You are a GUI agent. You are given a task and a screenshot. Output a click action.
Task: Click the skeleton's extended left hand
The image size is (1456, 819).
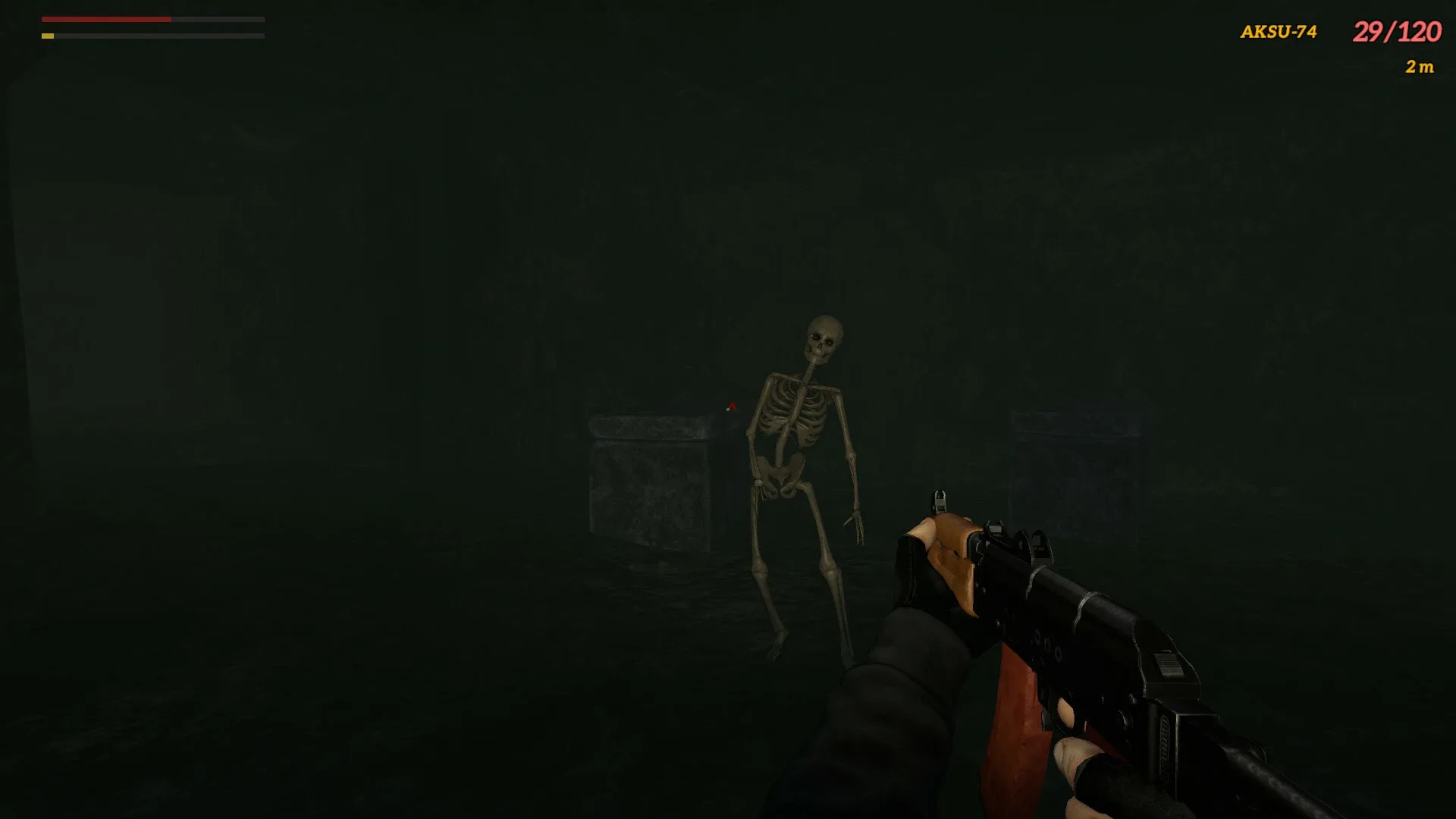click(x=857, y=523)
